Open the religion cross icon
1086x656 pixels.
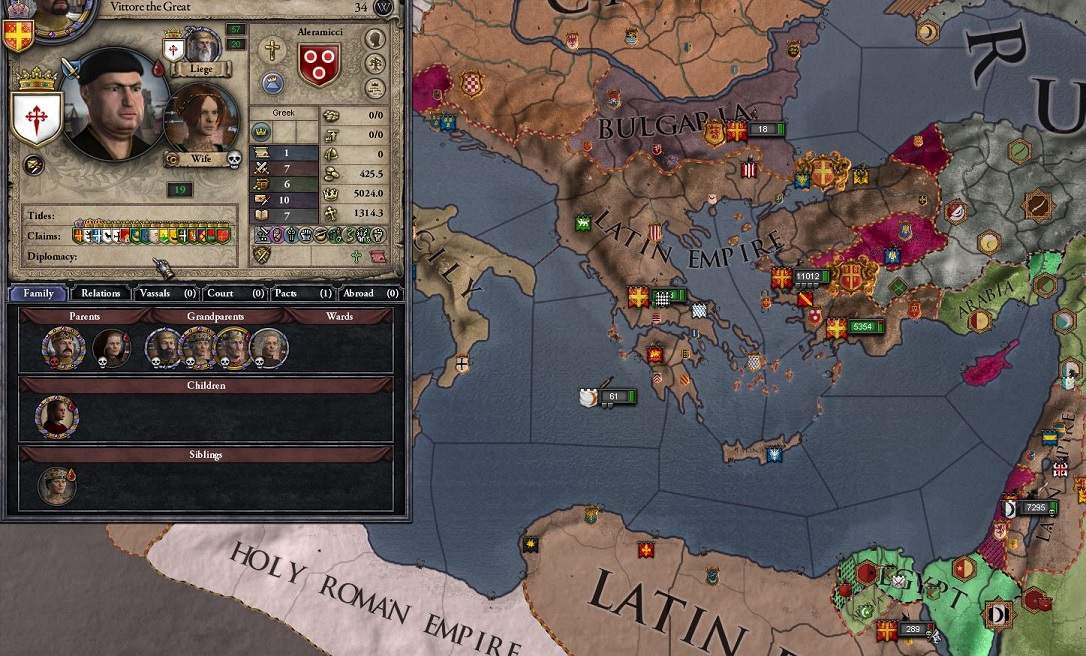pos(272,49)
